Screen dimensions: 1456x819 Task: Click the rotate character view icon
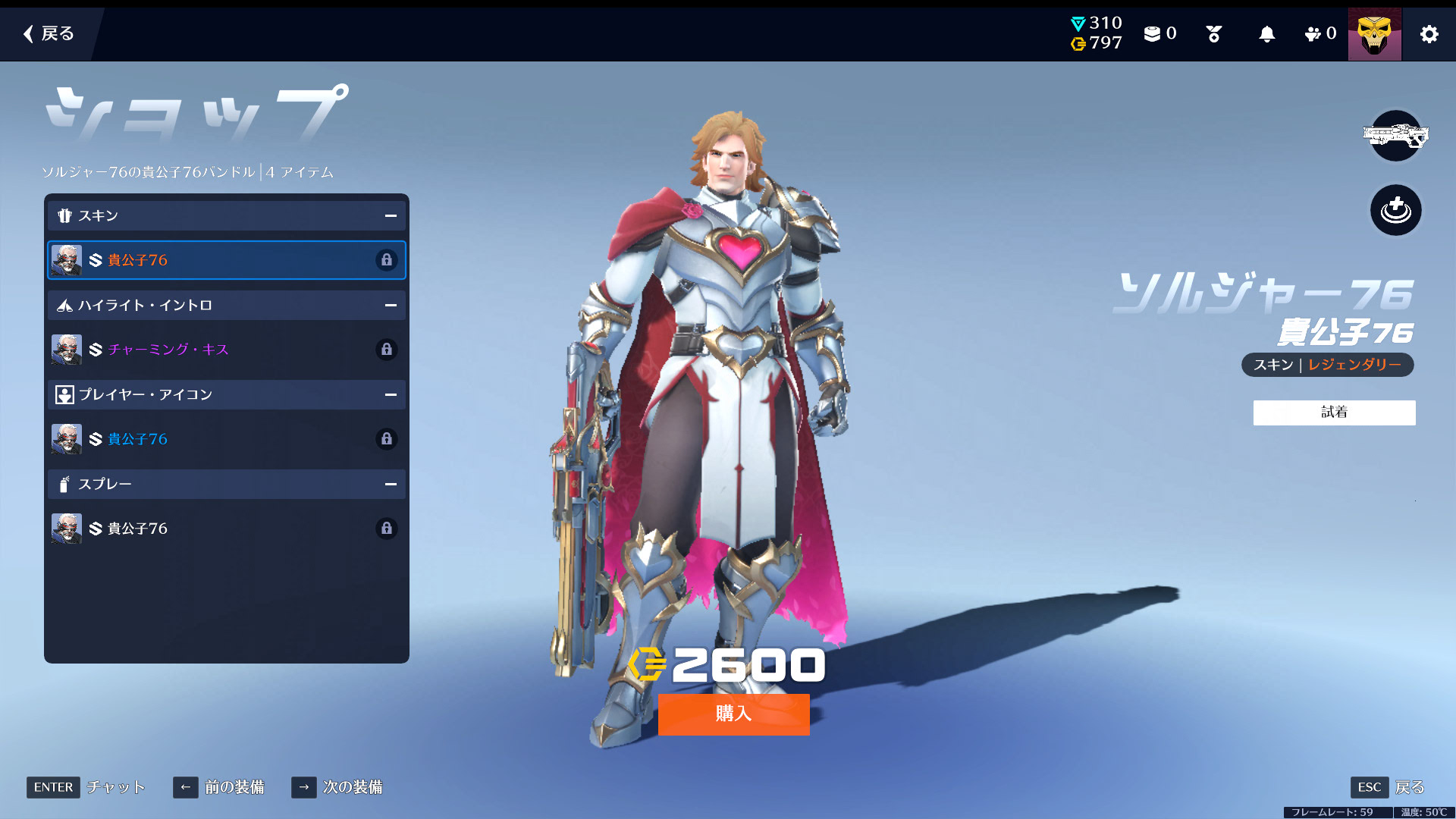click(1395, 210)
